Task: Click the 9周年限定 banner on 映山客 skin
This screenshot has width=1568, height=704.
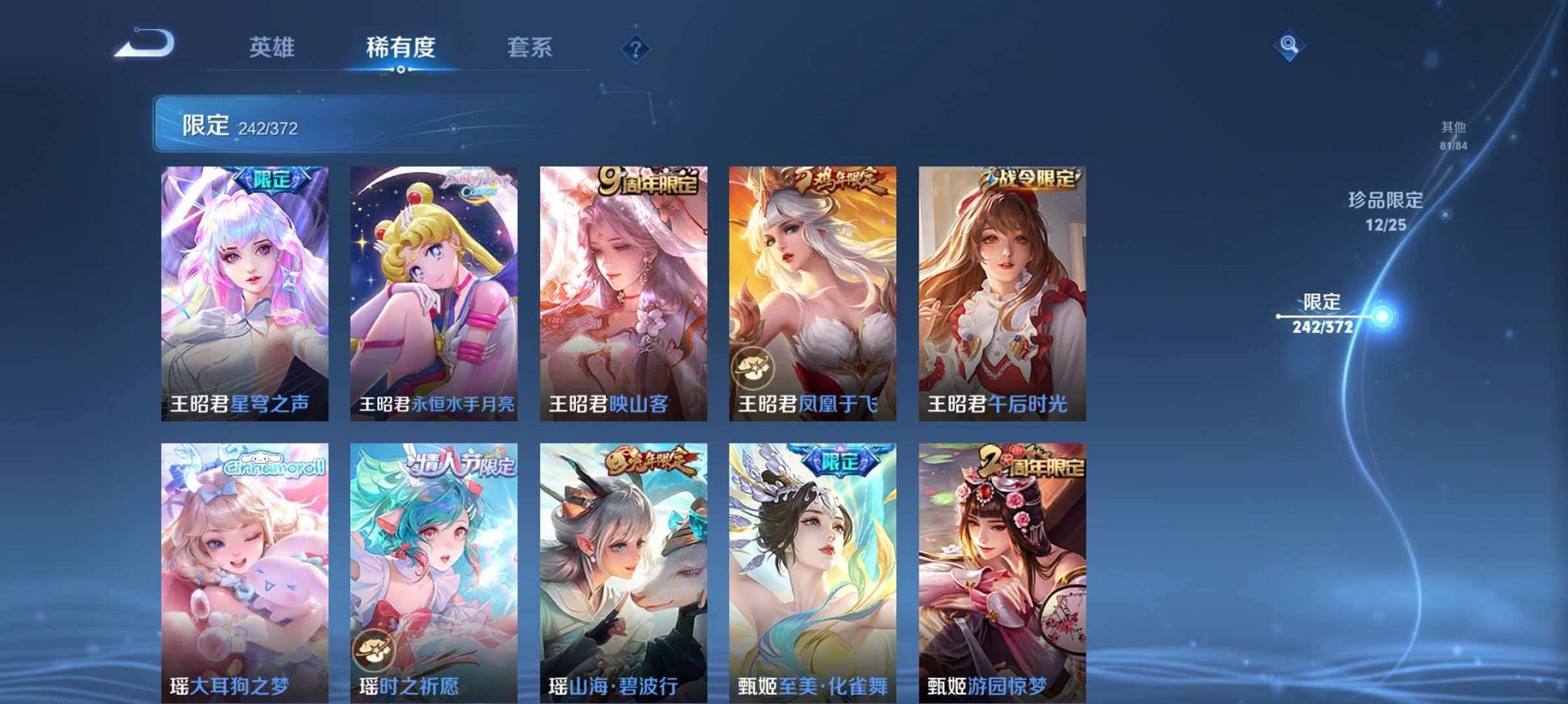Action: coord(646,180)
